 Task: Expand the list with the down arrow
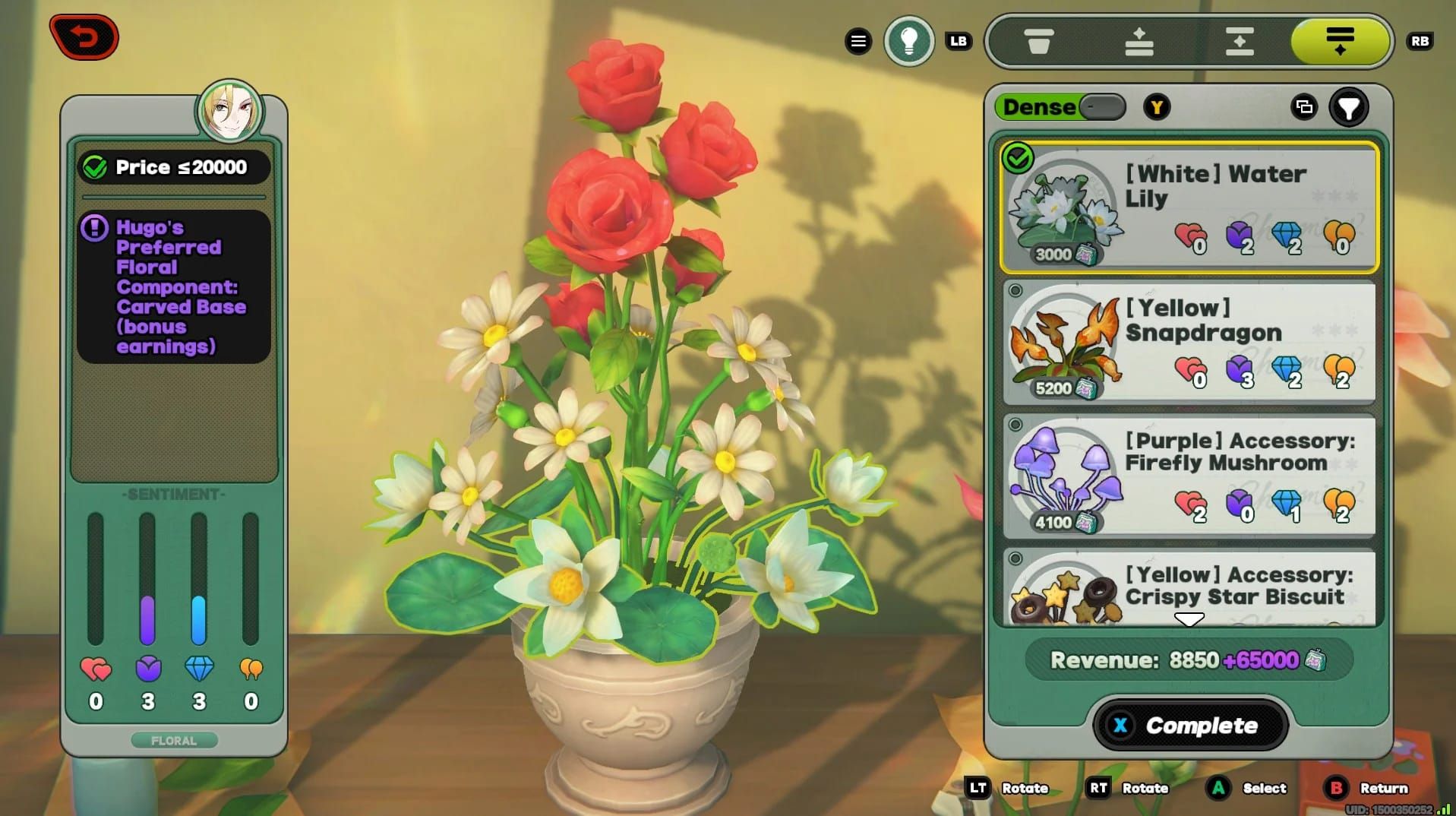pos(1189,619)
